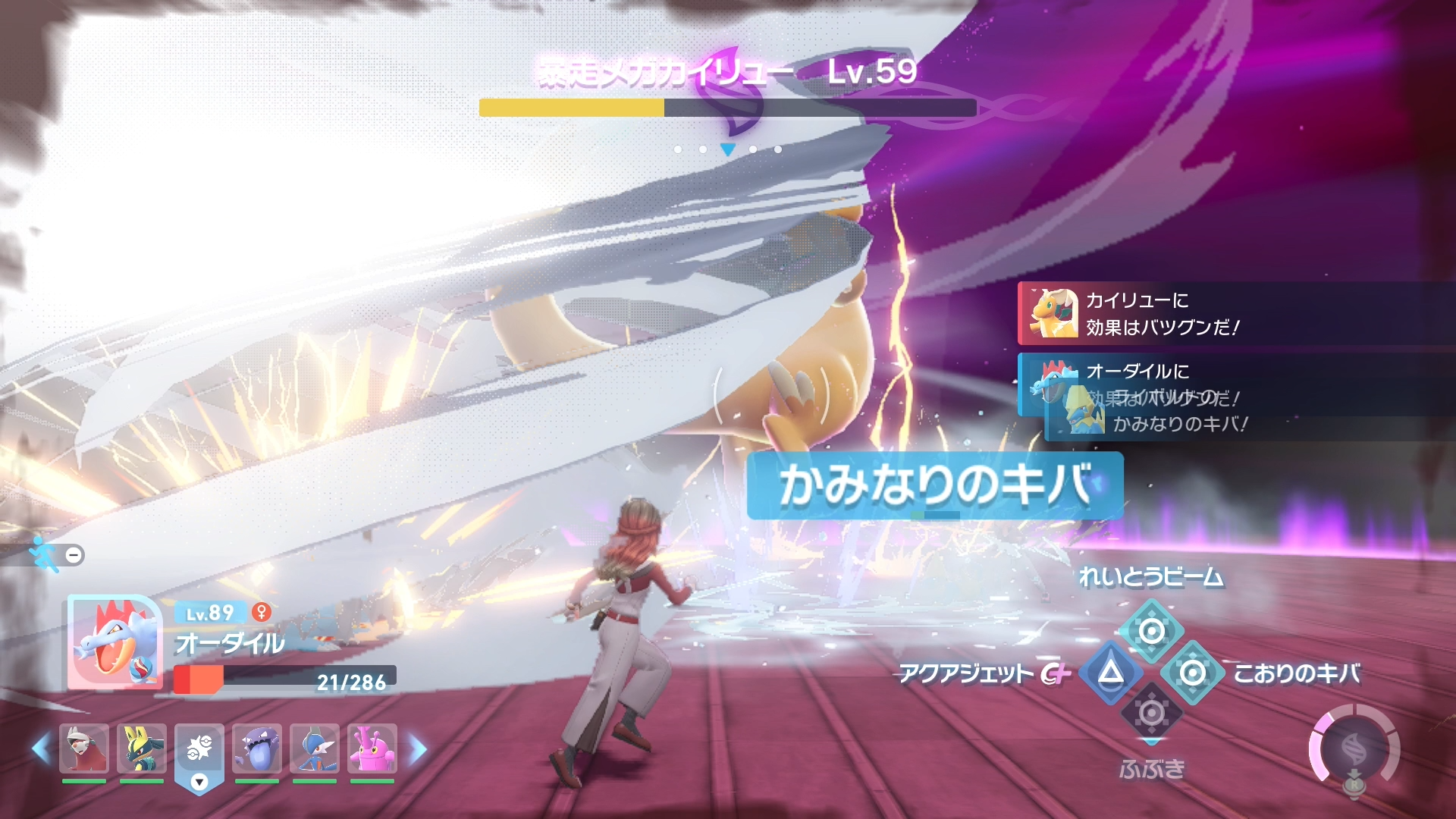1456x819 pixels.
Task: Switch to the pink Heracross party slot
Action: click(x=372, y=748)
